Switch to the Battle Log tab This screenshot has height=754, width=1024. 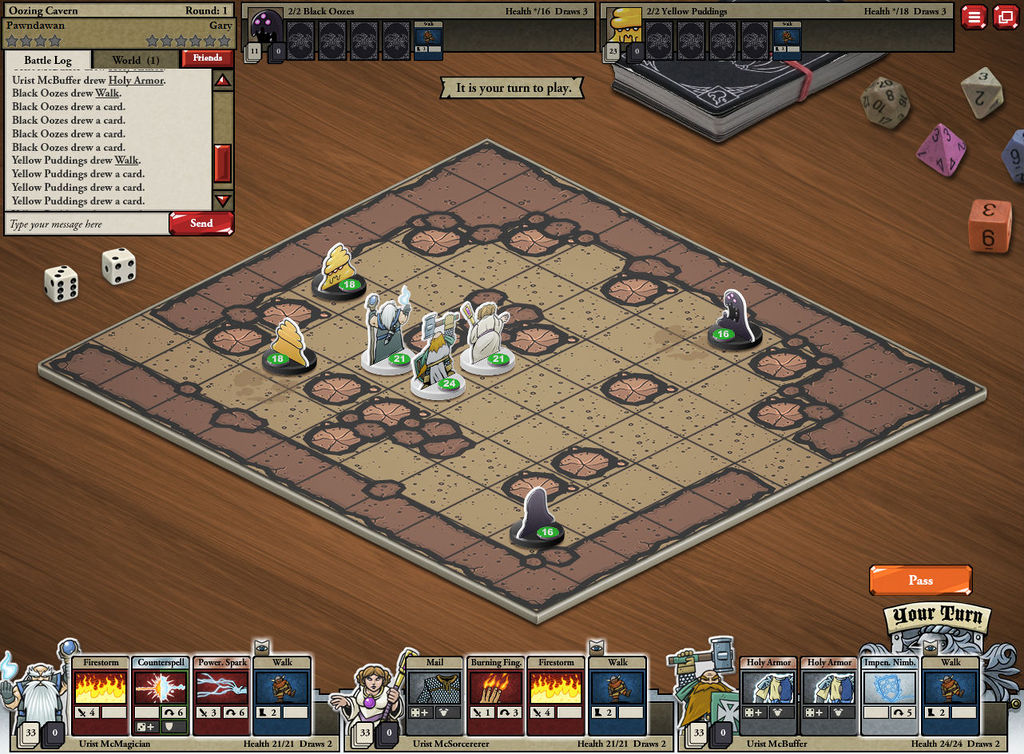pos(48,60)
